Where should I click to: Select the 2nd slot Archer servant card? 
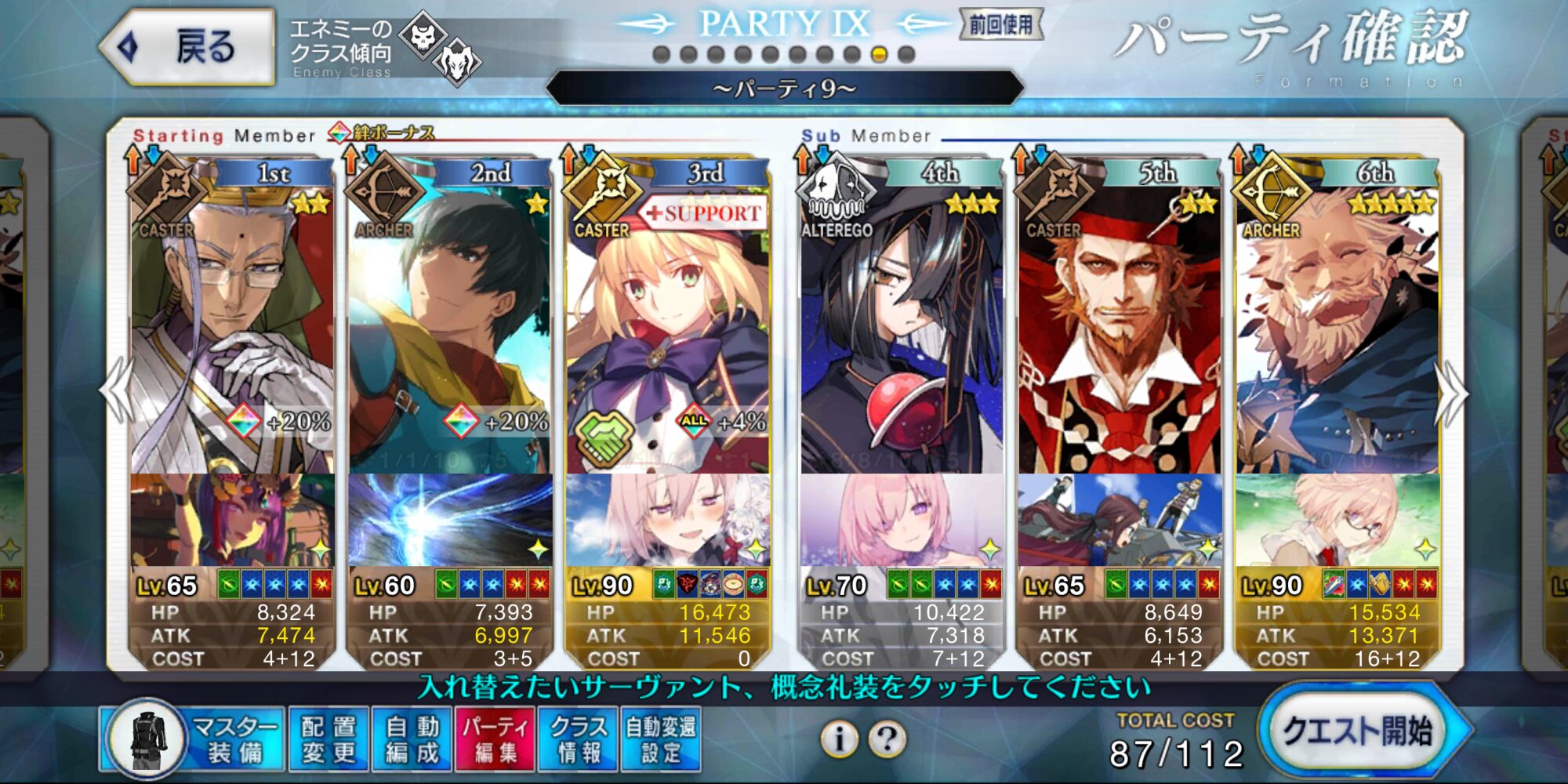(x=450, y=329)
